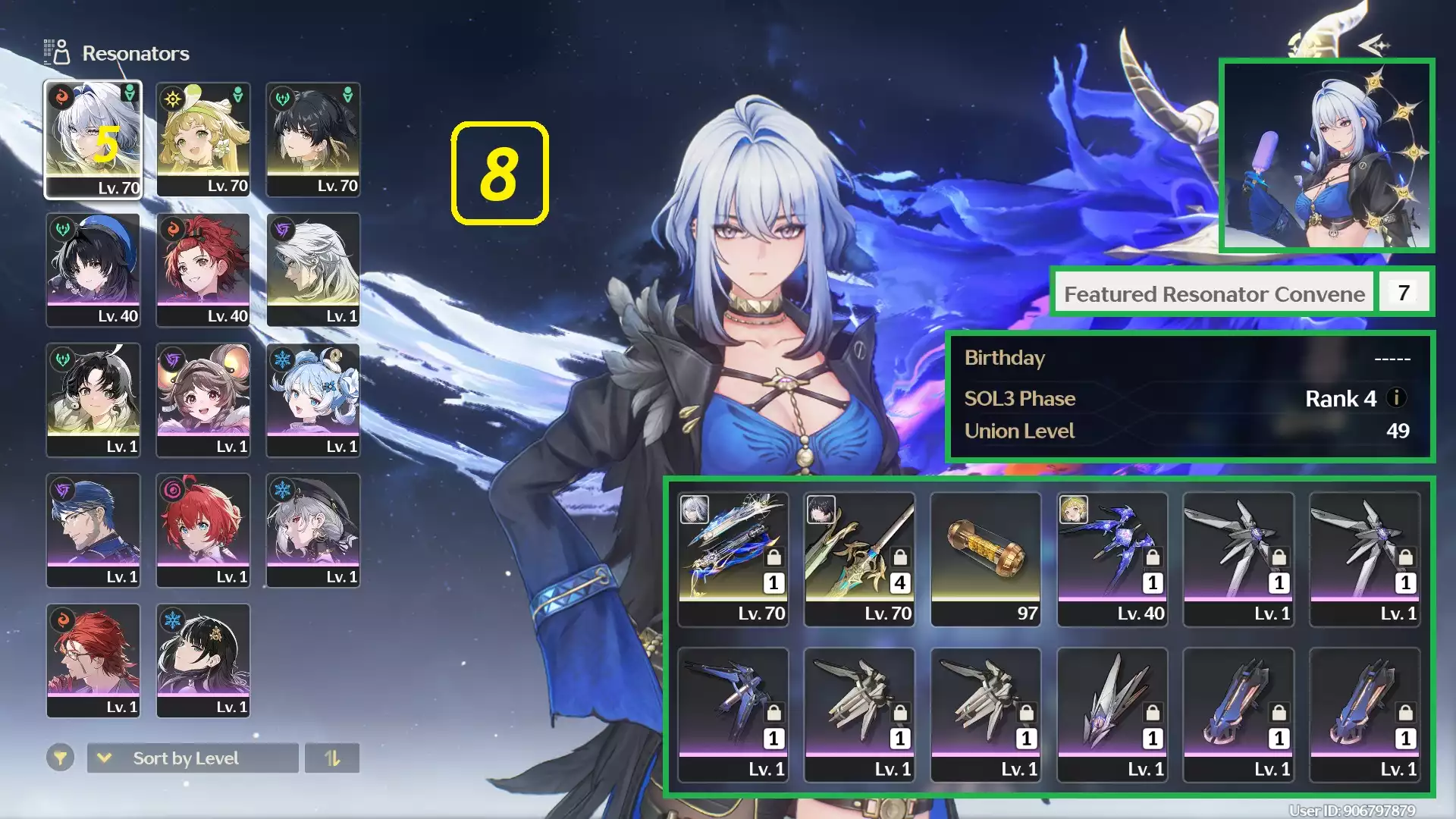Viewport: 1456px width, 819px height.
Task: Open the Sort by Level dropdown
Action: pos(185,758)
